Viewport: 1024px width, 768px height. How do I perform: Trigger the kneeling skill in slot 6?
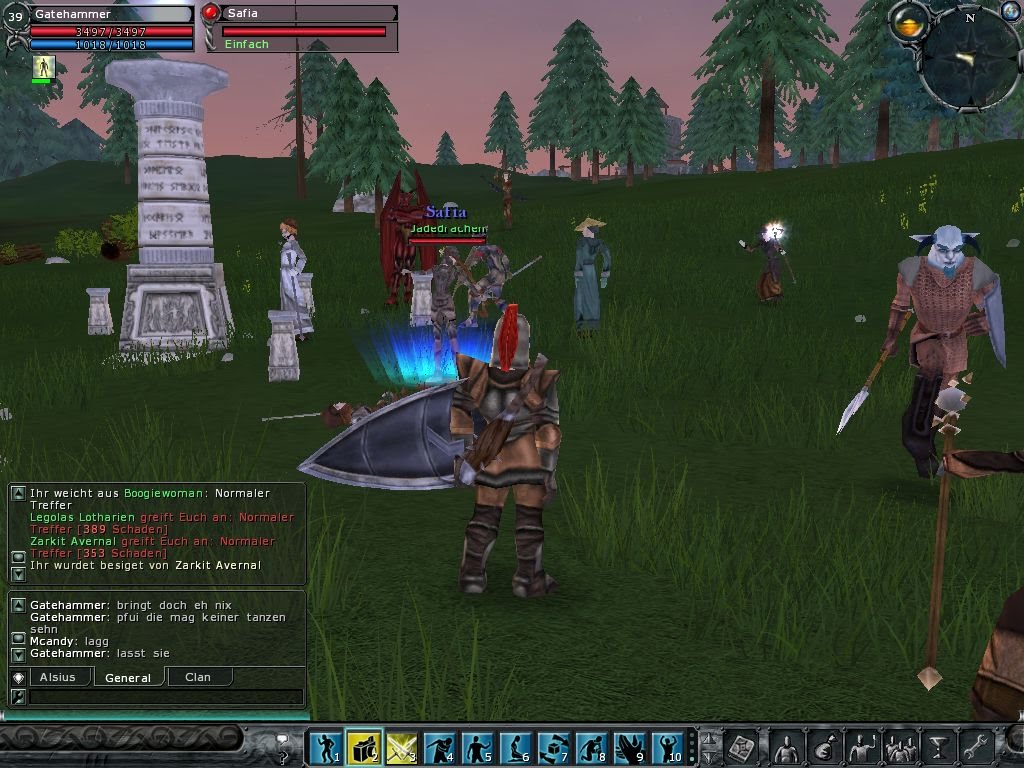pos(516,747)
